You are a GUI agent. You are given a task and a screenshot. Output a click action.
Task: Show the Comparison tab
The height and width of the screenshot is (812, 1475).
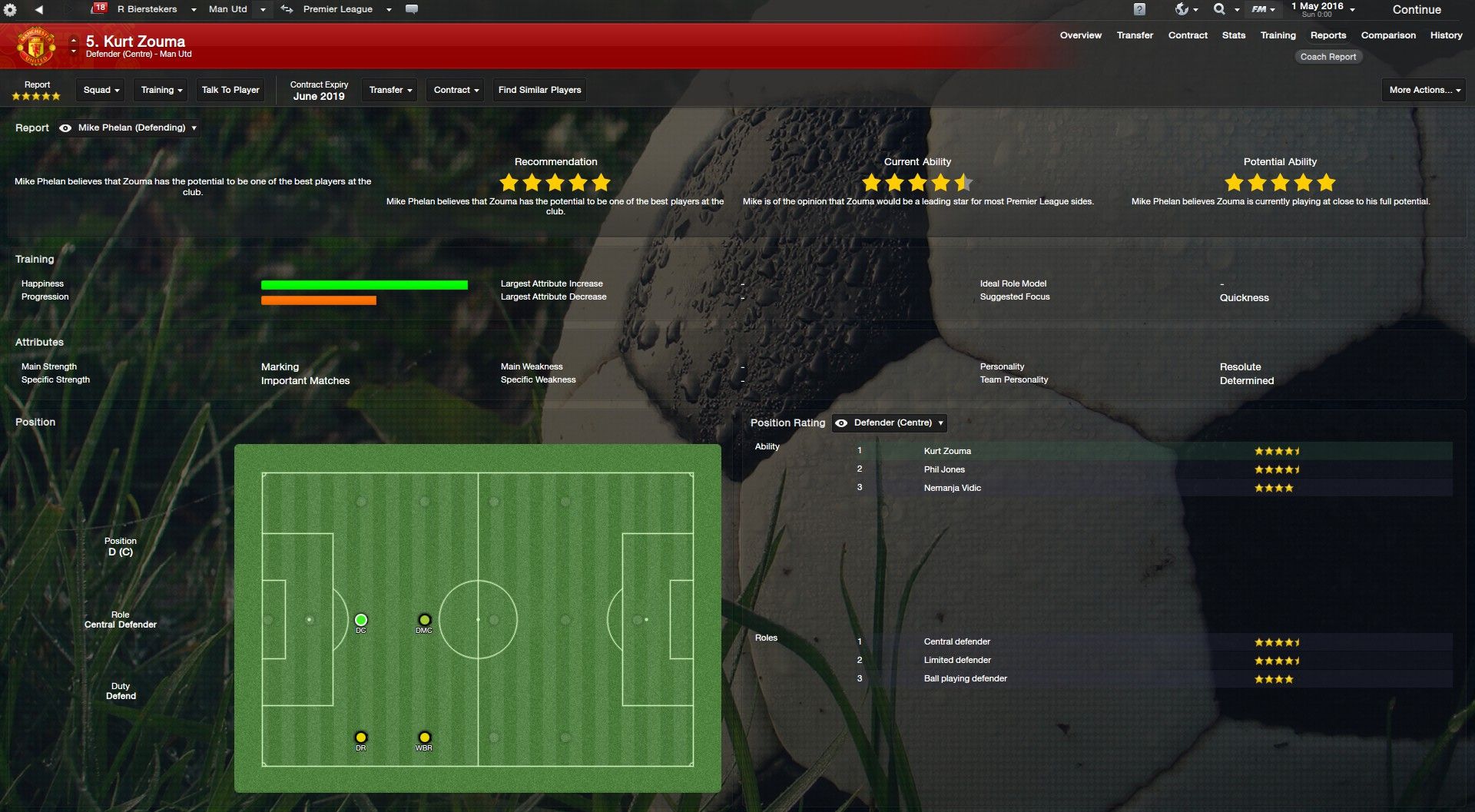[1387, 35]
